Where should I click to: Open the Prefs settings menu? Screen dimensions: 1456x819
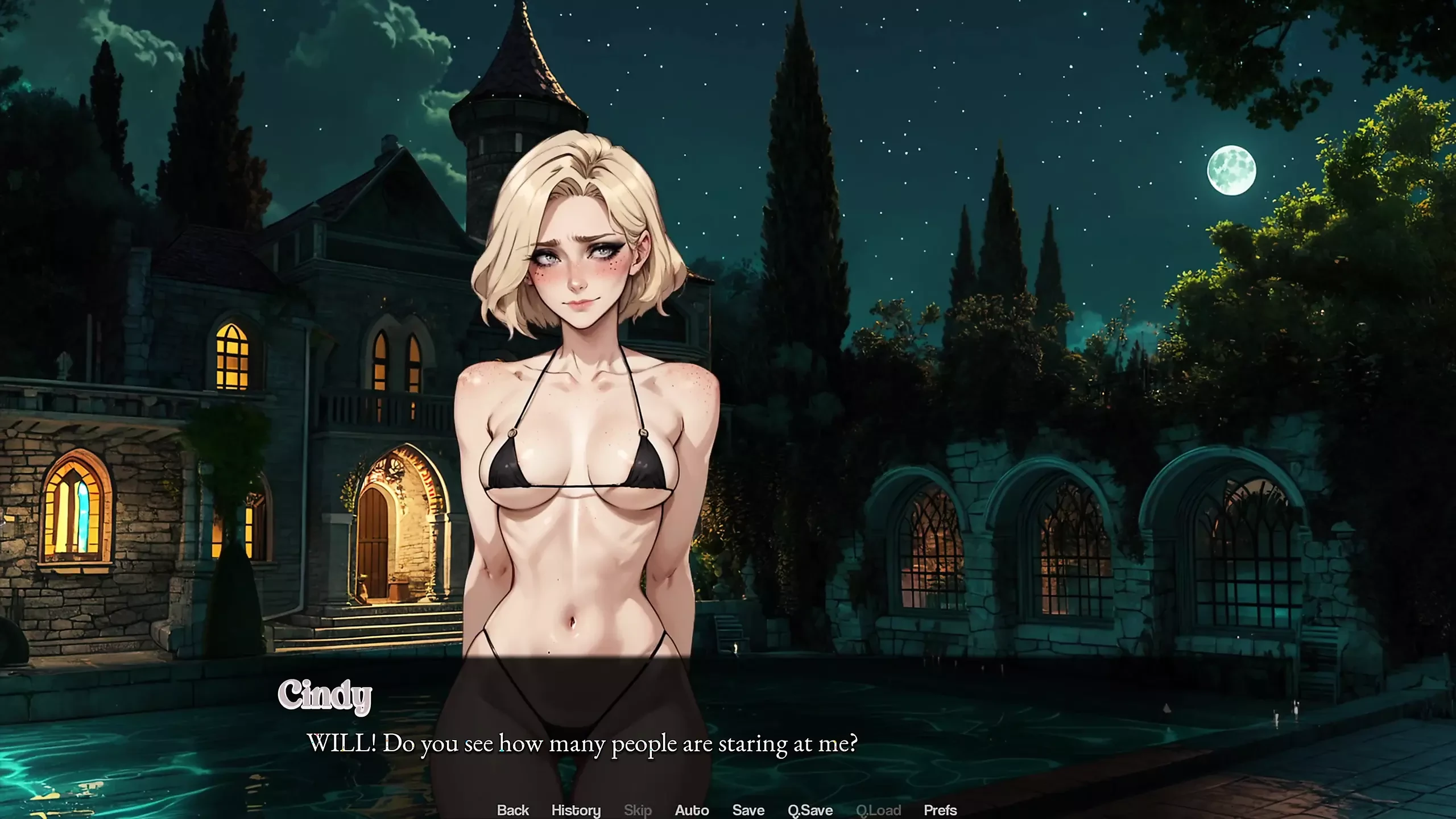(x=940, y=810)
